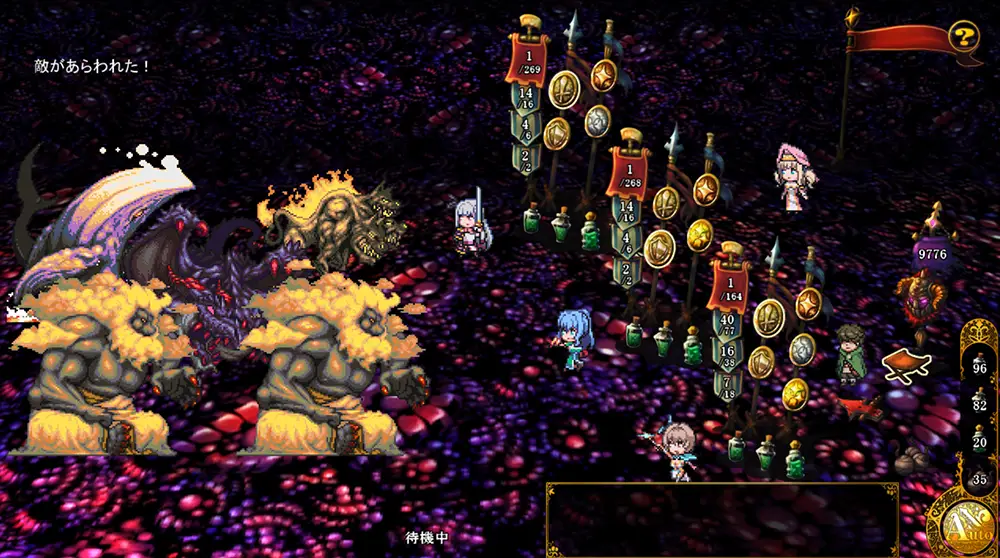Activate sparkle medallion of the 1/268 unit
This screenshot has width=1000, height=558.
(707, 189)
